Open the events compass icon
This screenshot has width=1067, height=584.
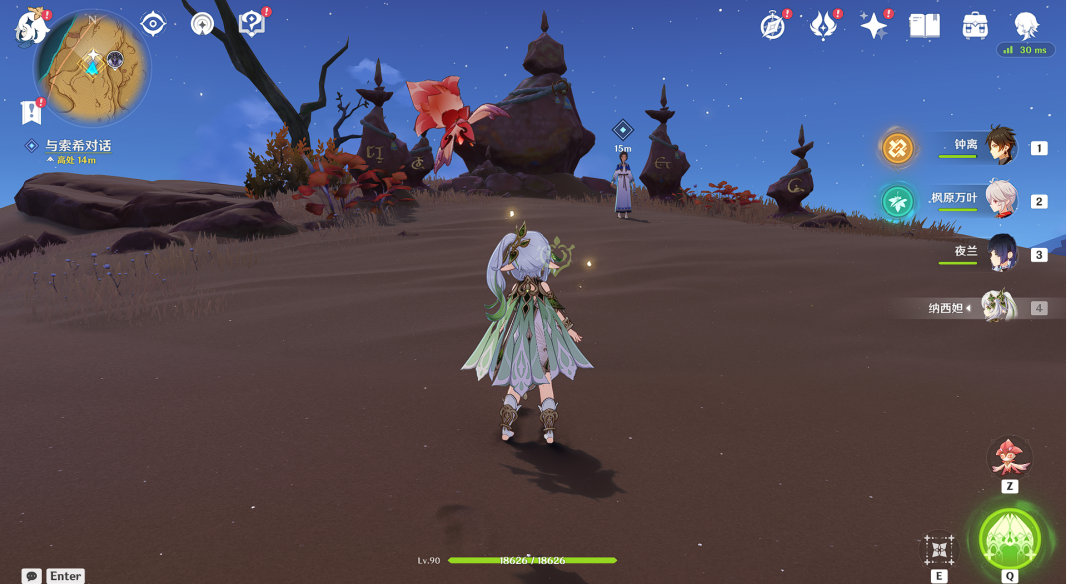pos(773,25)
